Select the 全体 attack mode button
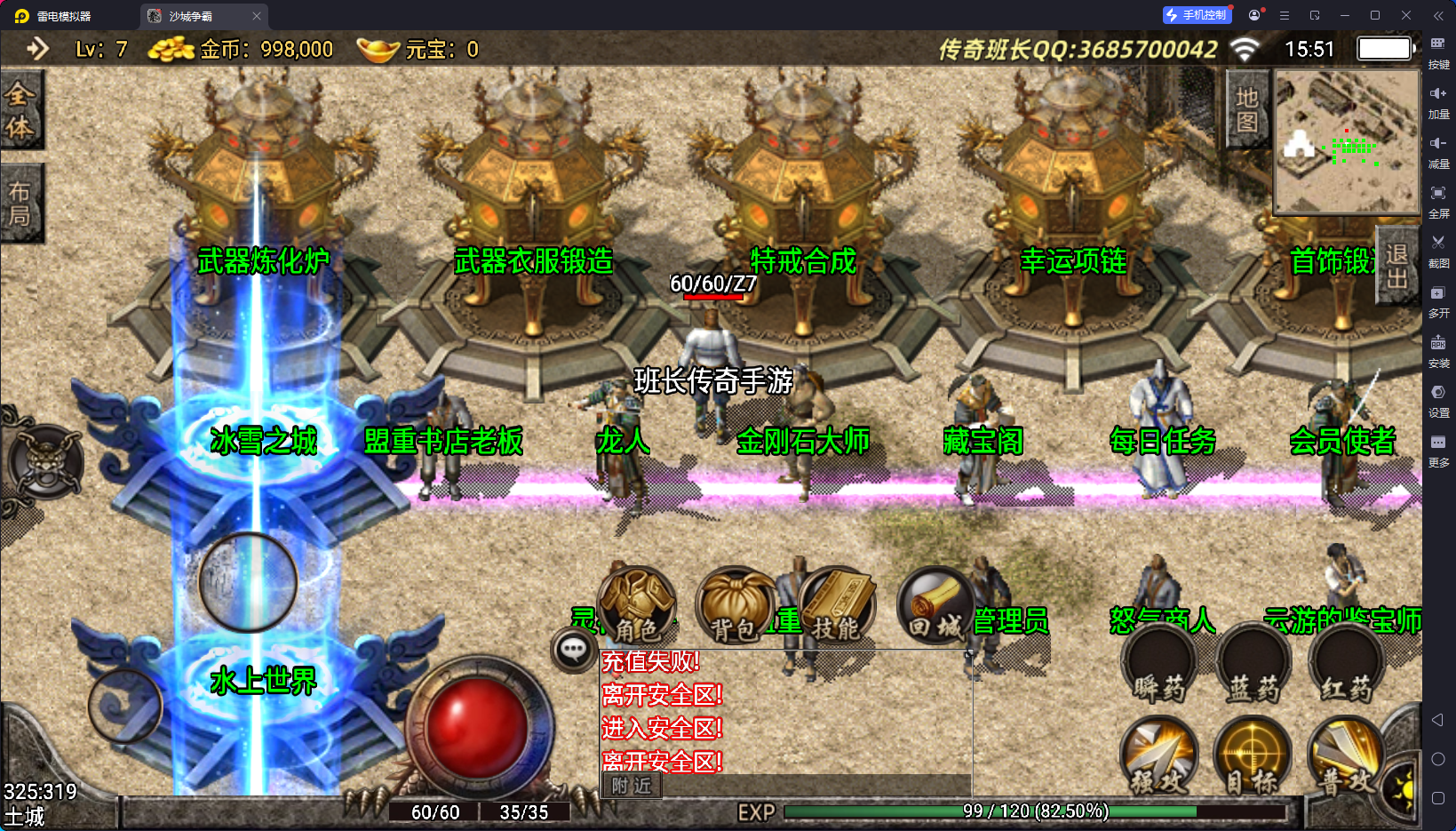 (20, 111)
